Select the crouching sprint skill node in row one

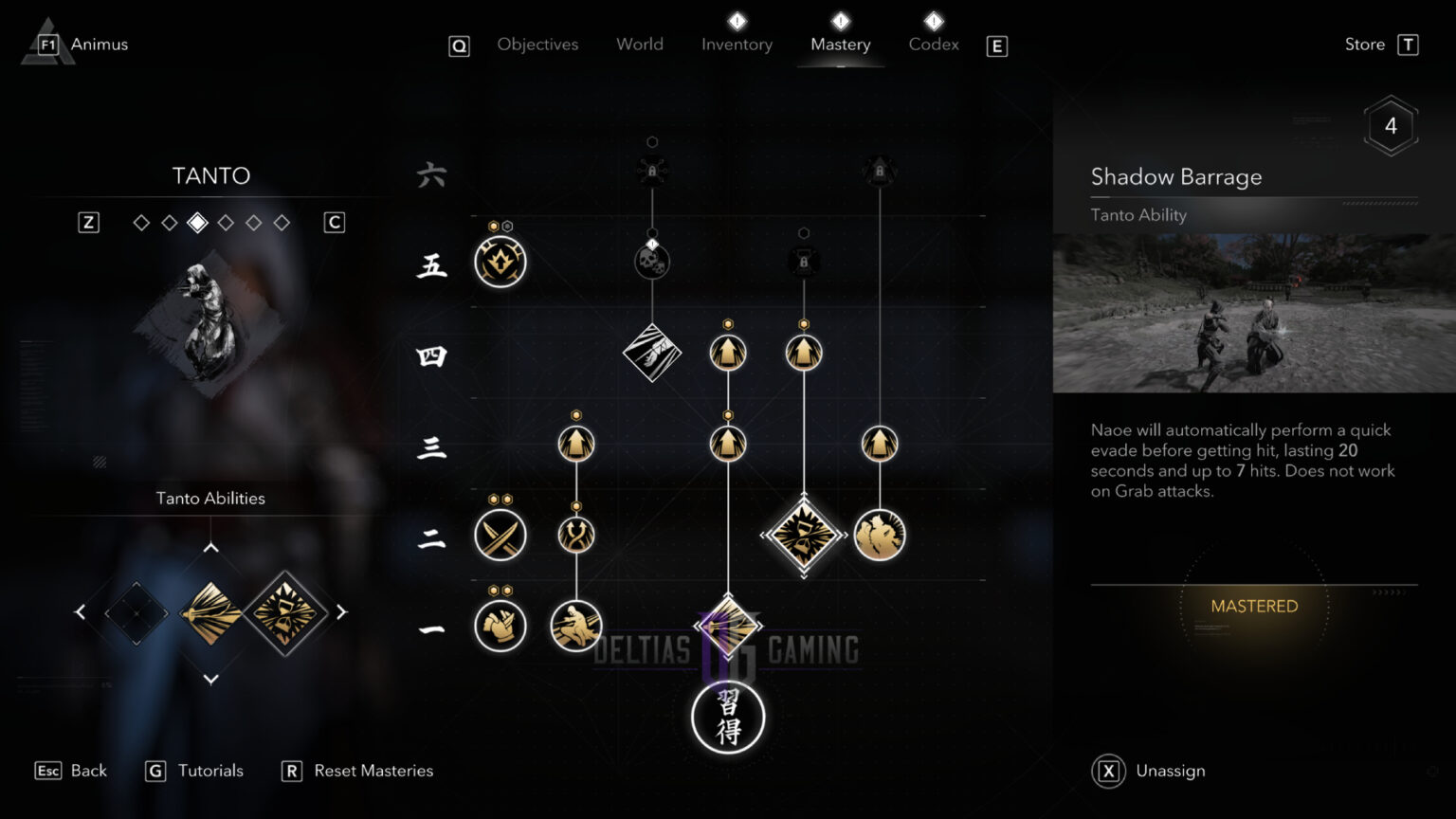click(576, 626)
